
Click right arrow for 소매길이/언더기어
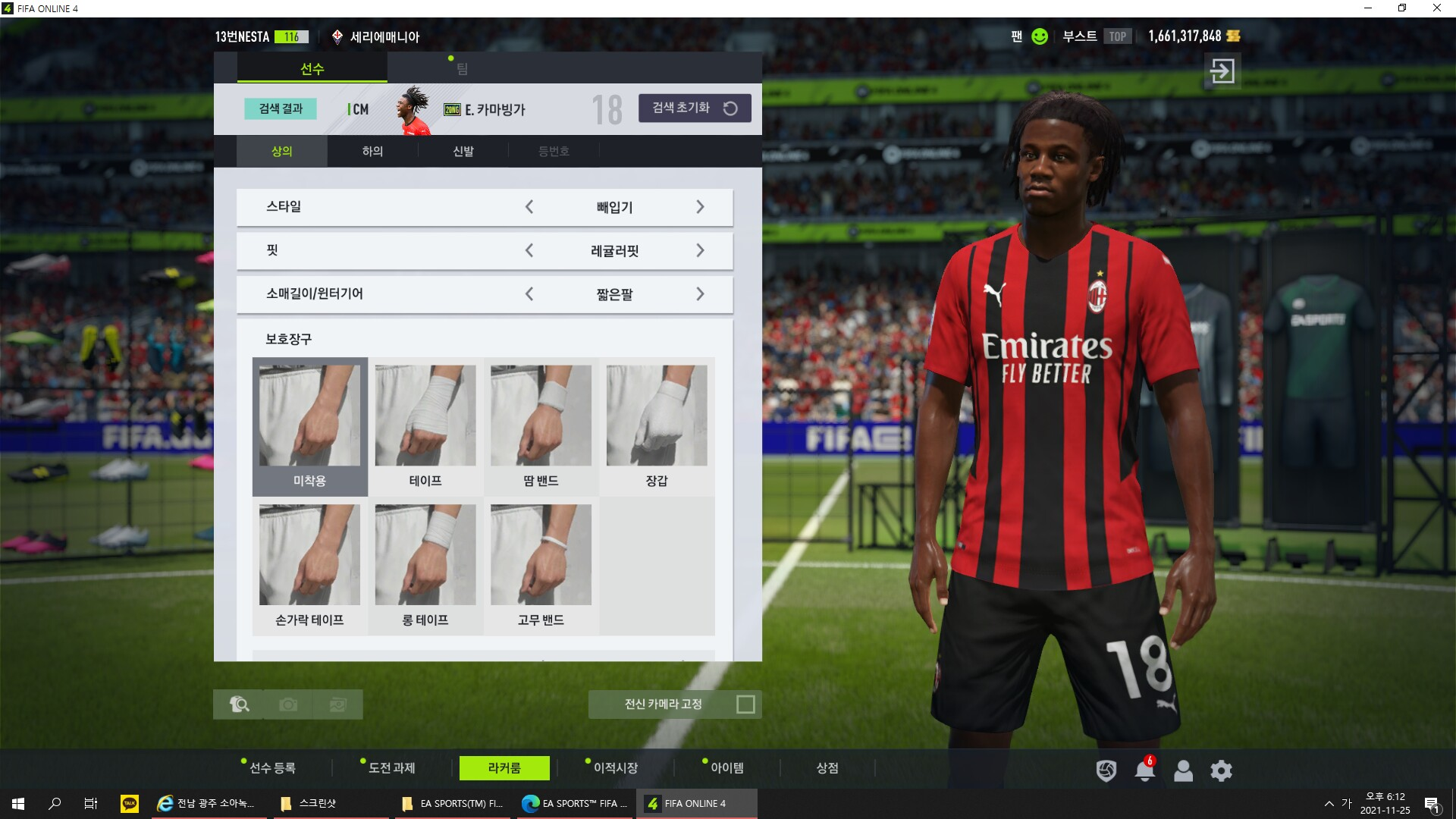coord(700,294)
